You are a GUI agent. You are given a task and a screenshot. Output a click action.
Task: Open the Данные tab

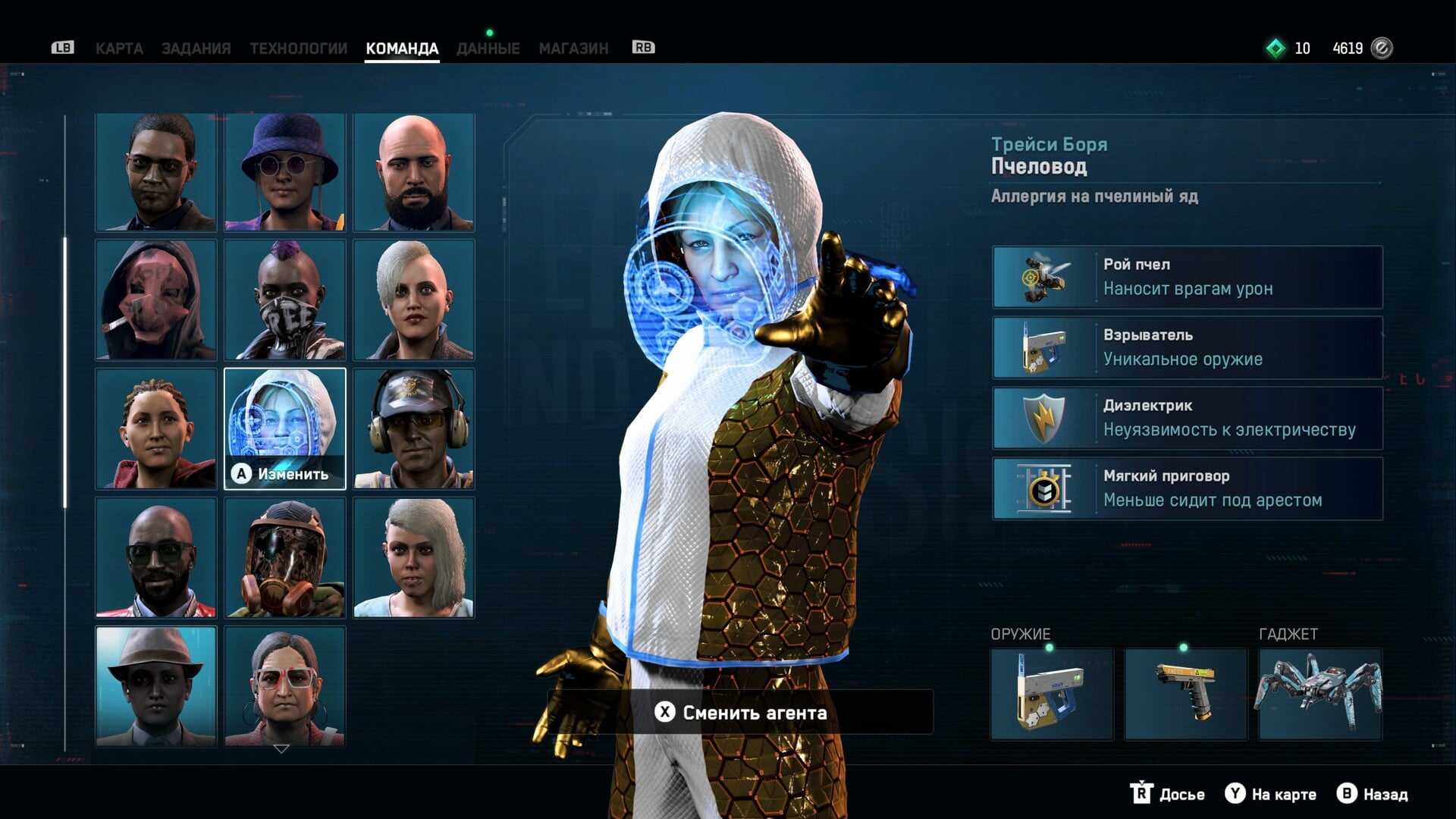click(488, 49)
